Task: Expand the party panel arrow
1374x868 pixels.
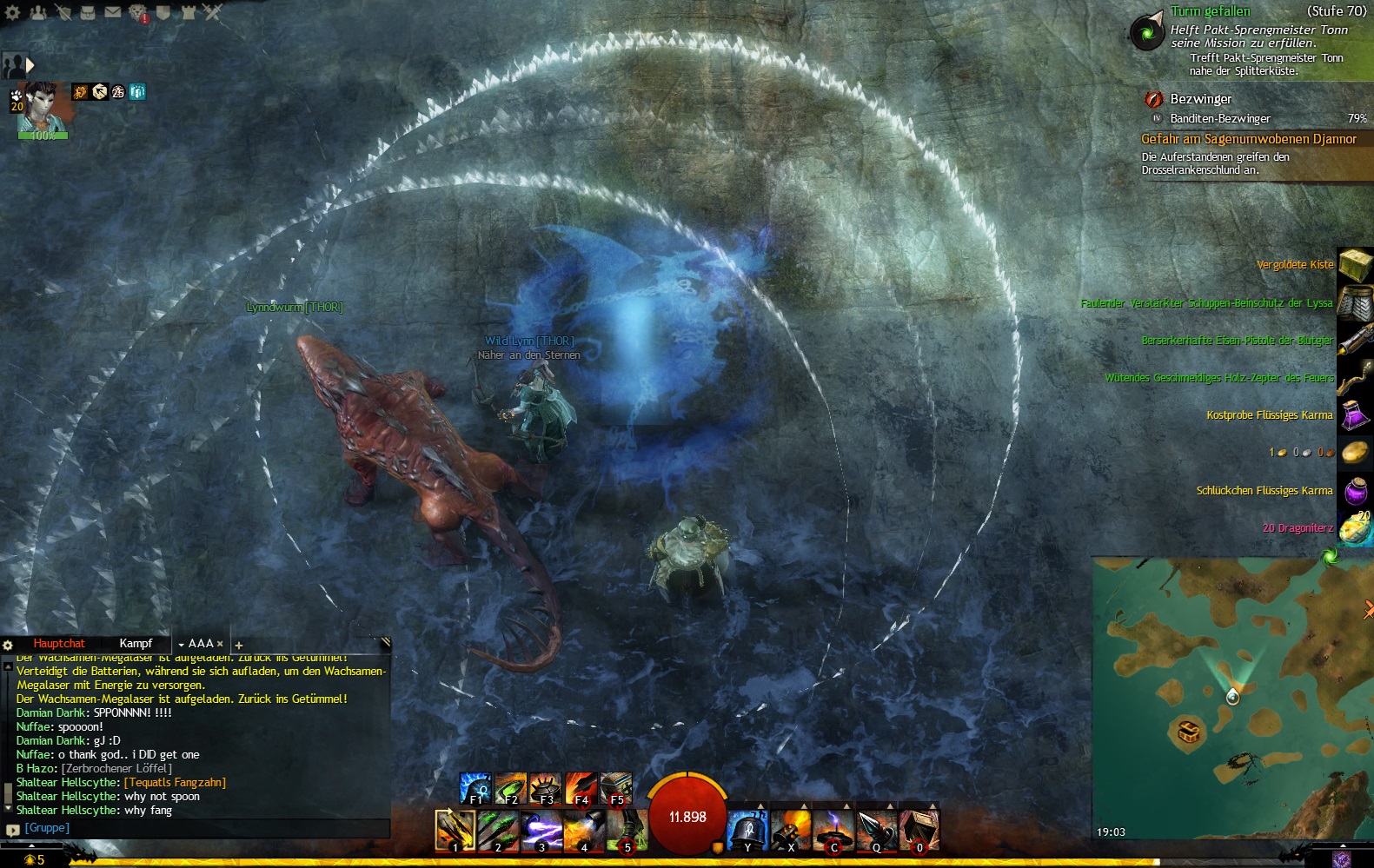Action: [x=30, y=65]
